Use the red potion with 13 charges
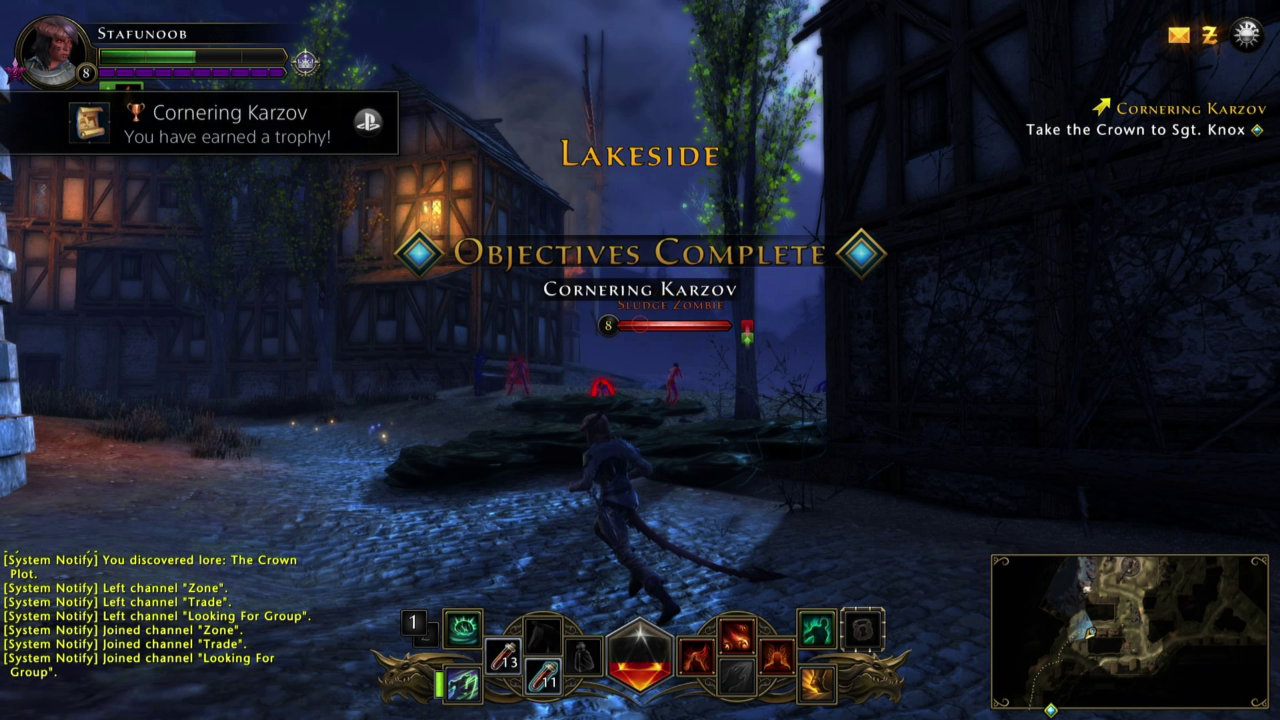The height and width of the screenshot is (720, 1280). click(x=503, y=655)
